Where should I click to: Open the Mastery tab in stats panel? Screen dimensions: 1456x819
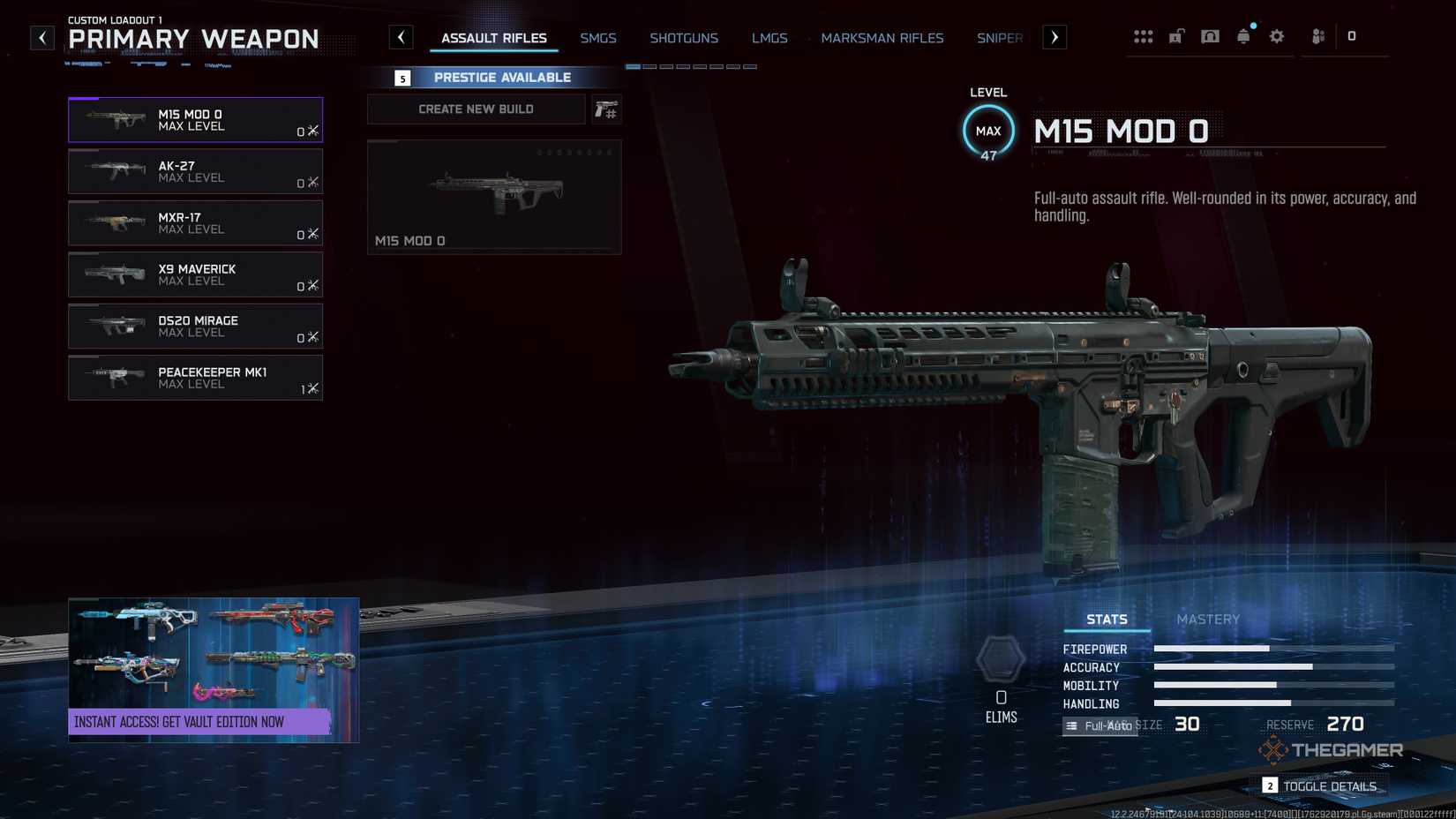pos(1208,619)
